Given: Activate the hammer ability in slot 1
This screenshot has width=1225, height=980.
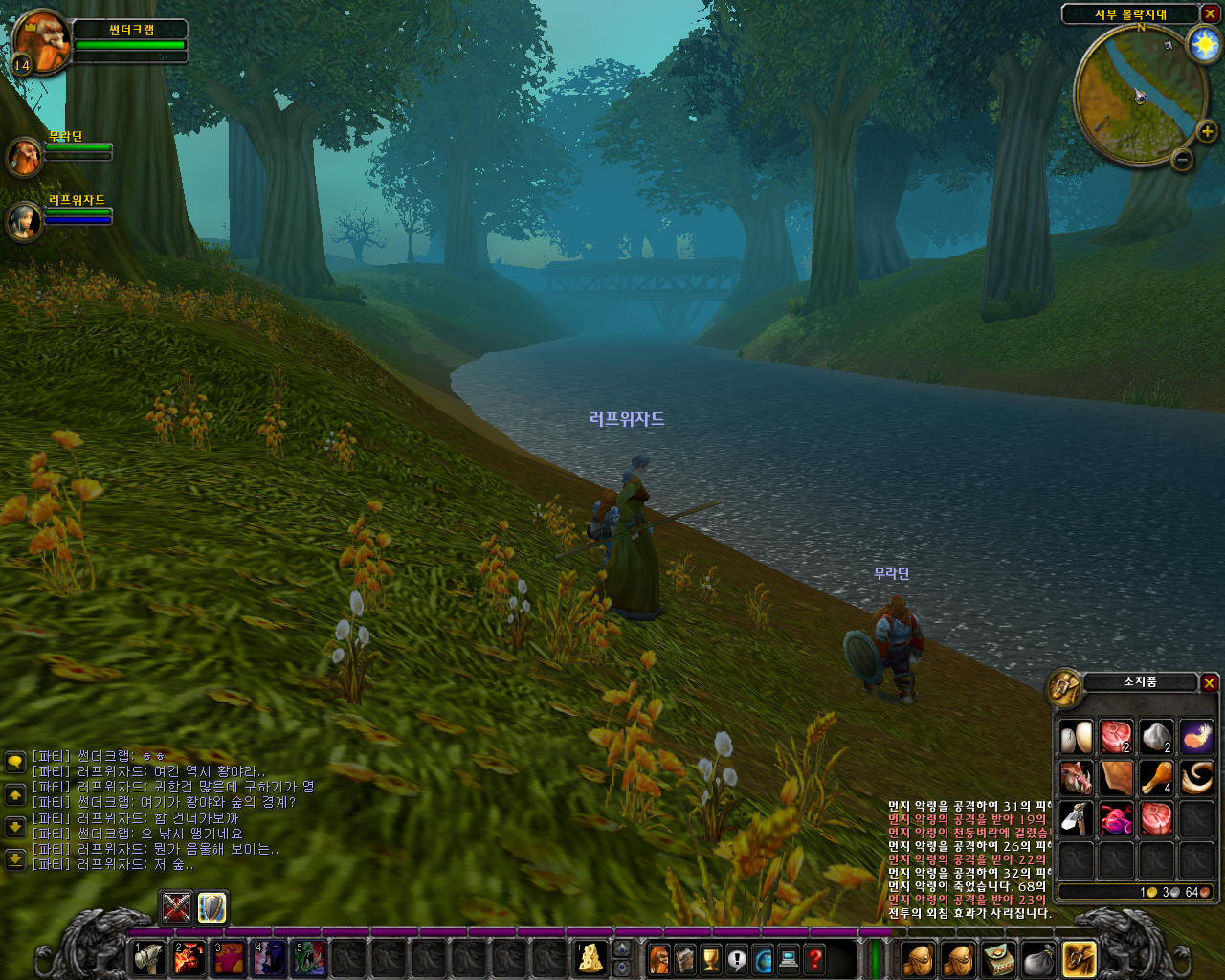Looking at the screenshot, I should point(148,958).
